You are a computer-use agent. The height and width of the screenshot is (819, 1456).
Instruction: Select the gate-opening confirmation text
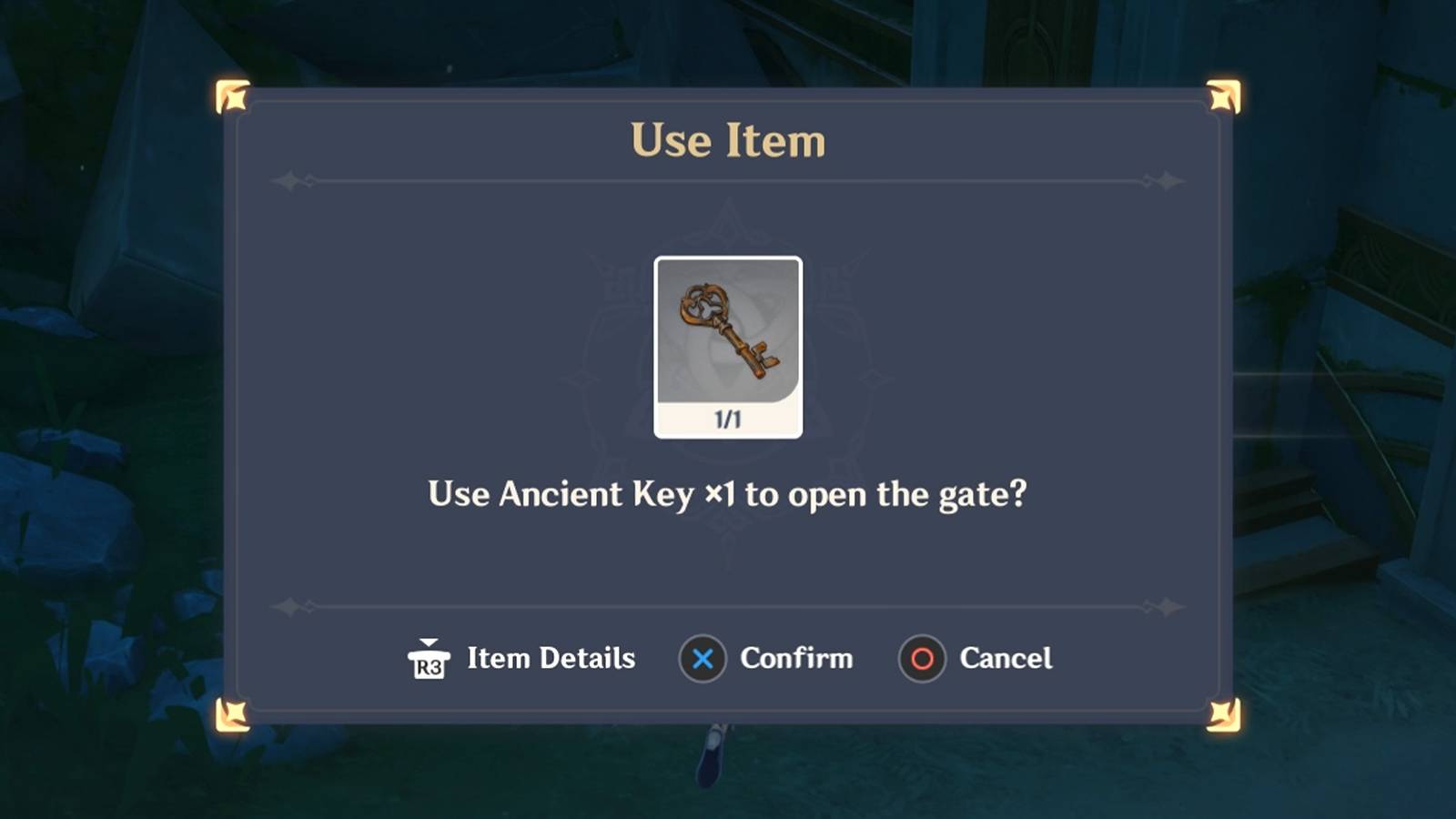728,495
